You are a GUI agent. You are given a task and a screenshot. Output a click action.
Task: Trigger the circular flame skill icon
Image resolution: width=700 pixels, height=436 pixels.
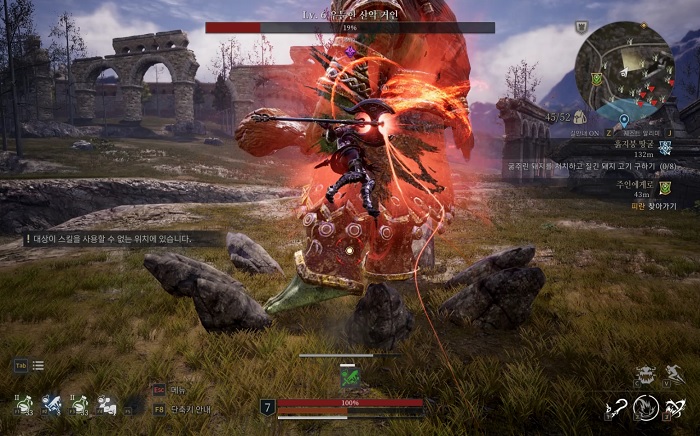tap(648, 406)
